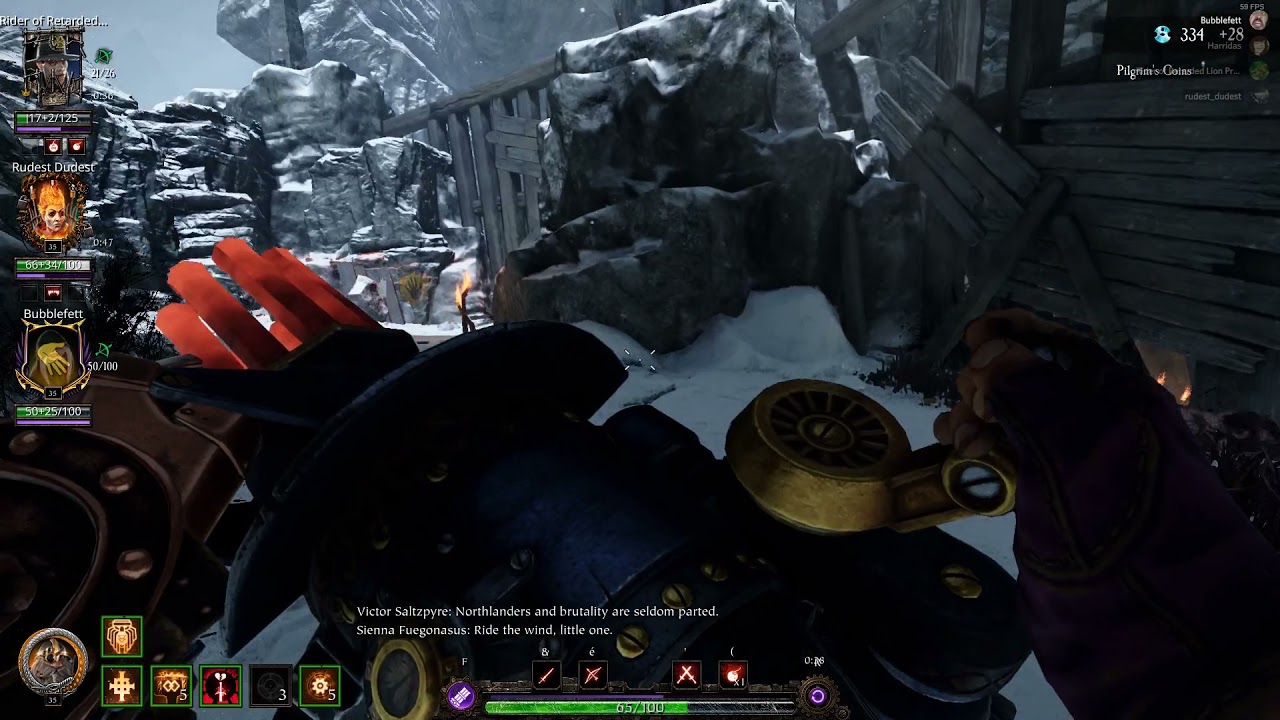Select the dwarf face boon icon

pos(122,636)
